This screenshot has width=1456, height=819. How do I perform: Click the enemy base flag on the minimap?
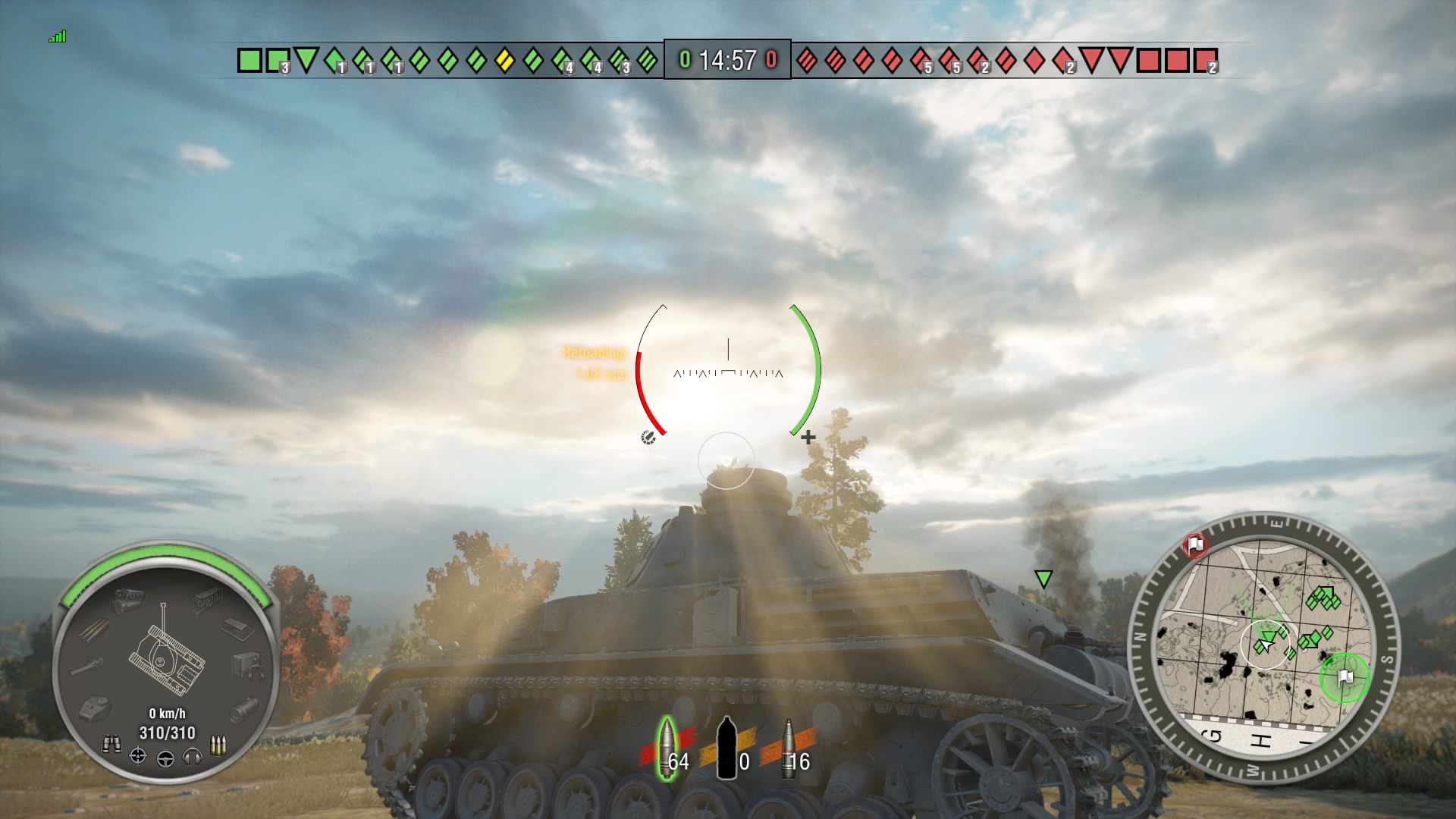pos(1196,546)
